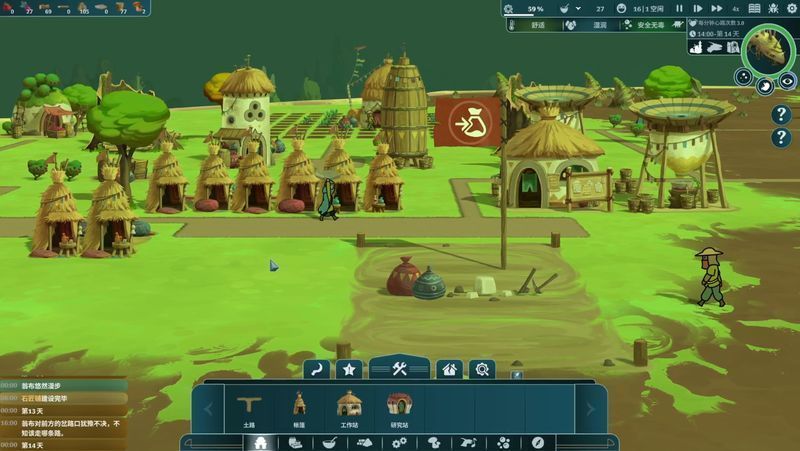Select the 土路 dirt road build item
Viewport: 800px width, 451px height.
tap(249, 408)
